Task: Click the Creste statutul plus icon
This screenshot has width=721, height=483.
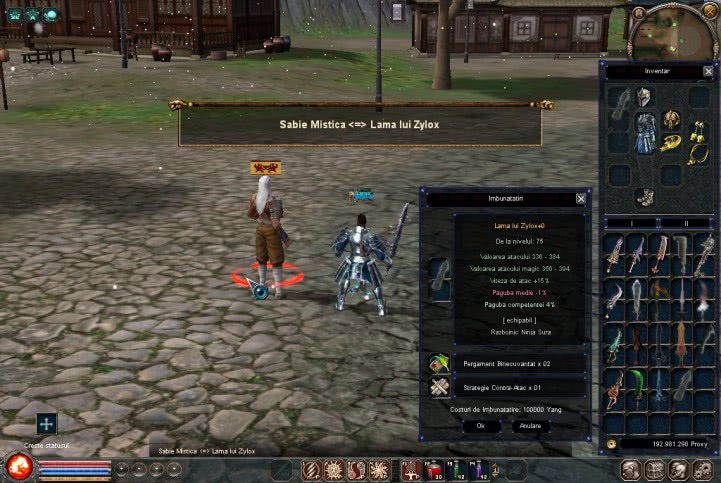Action: (46, 424)
